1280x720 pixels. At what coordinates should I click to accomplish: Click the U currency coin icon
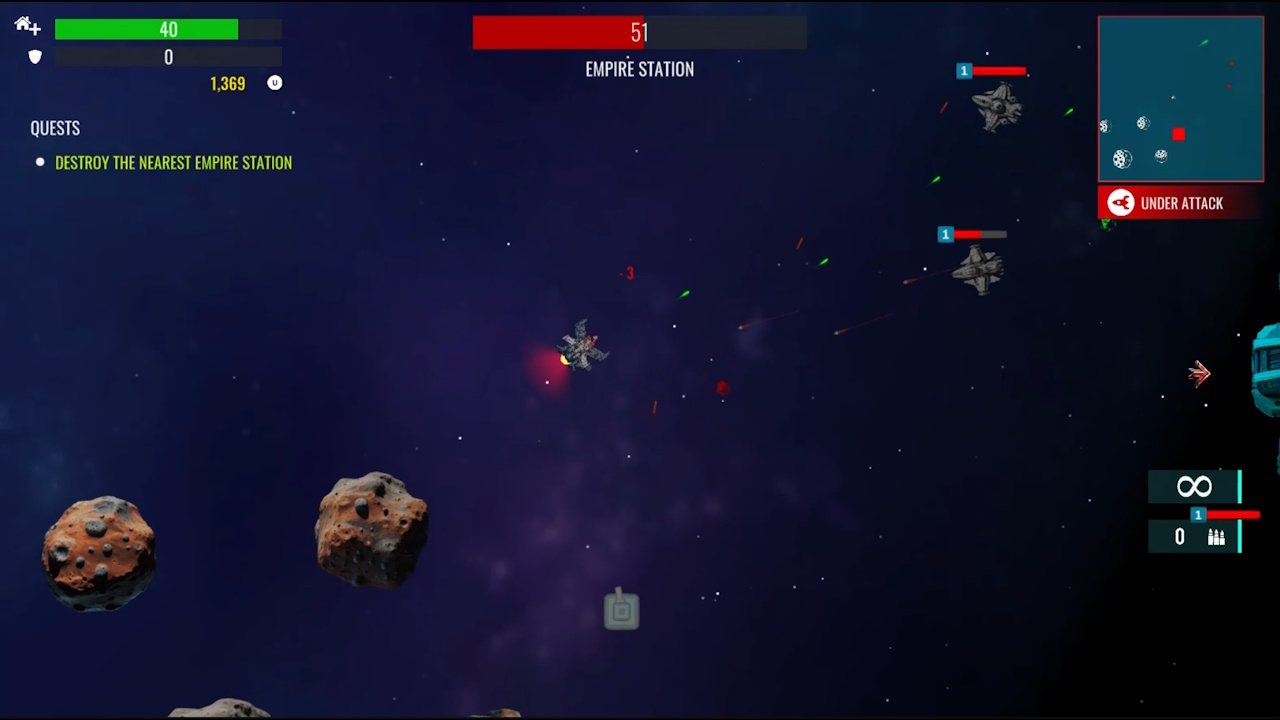click(x=274, y=83)
